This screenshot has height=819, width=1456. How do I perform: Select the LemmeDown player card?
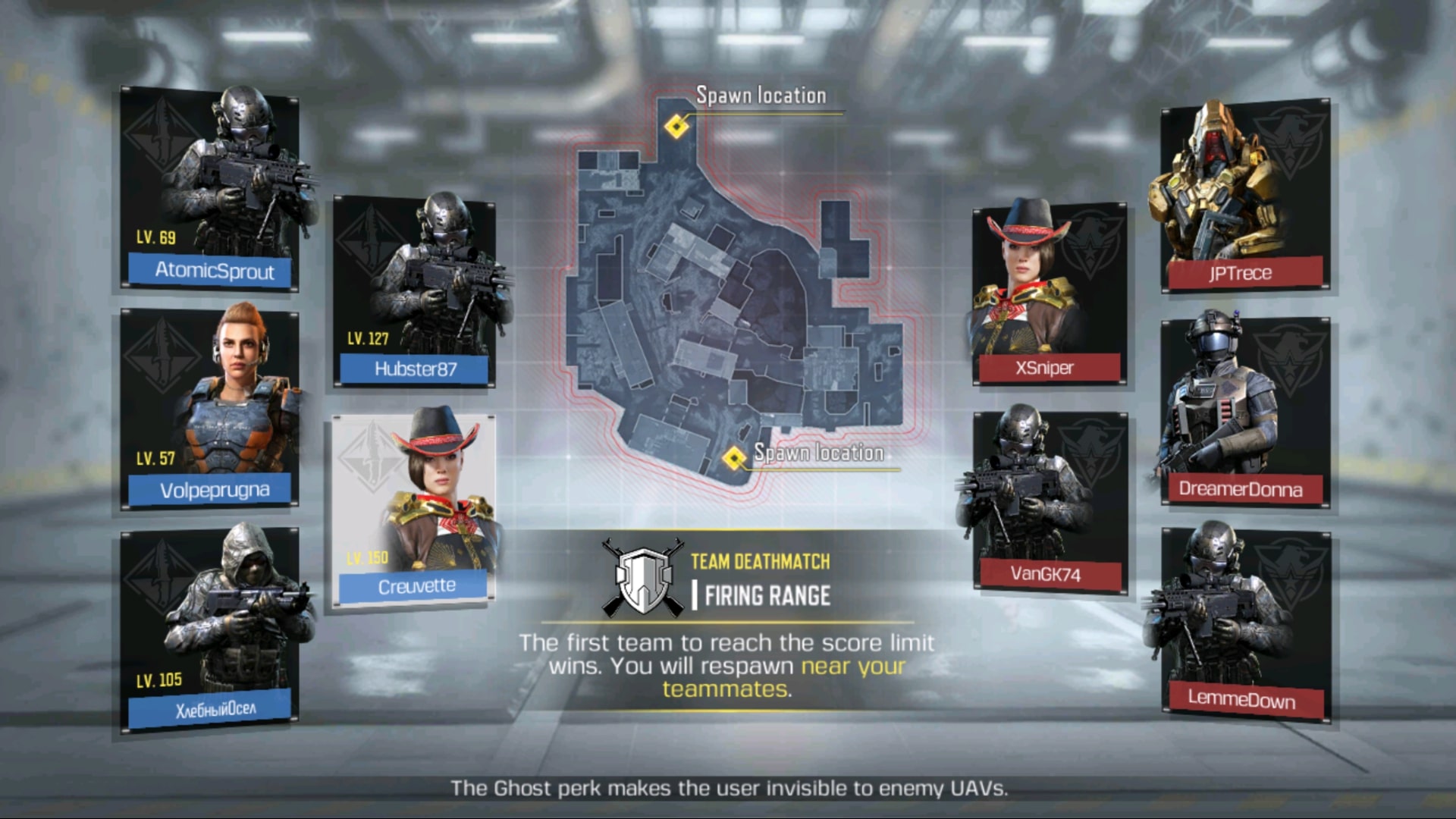(x=1244, y=624)
